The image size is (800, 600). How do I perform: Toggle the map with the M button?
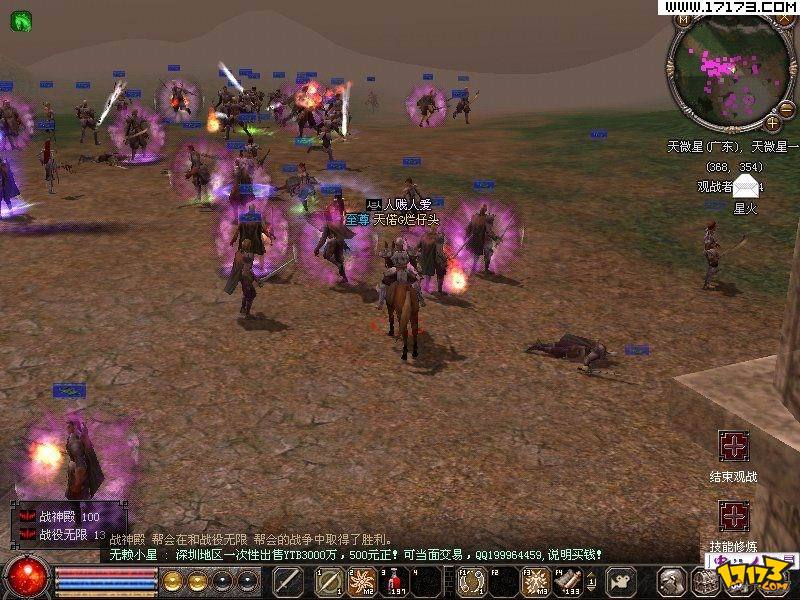pos(683,19)
